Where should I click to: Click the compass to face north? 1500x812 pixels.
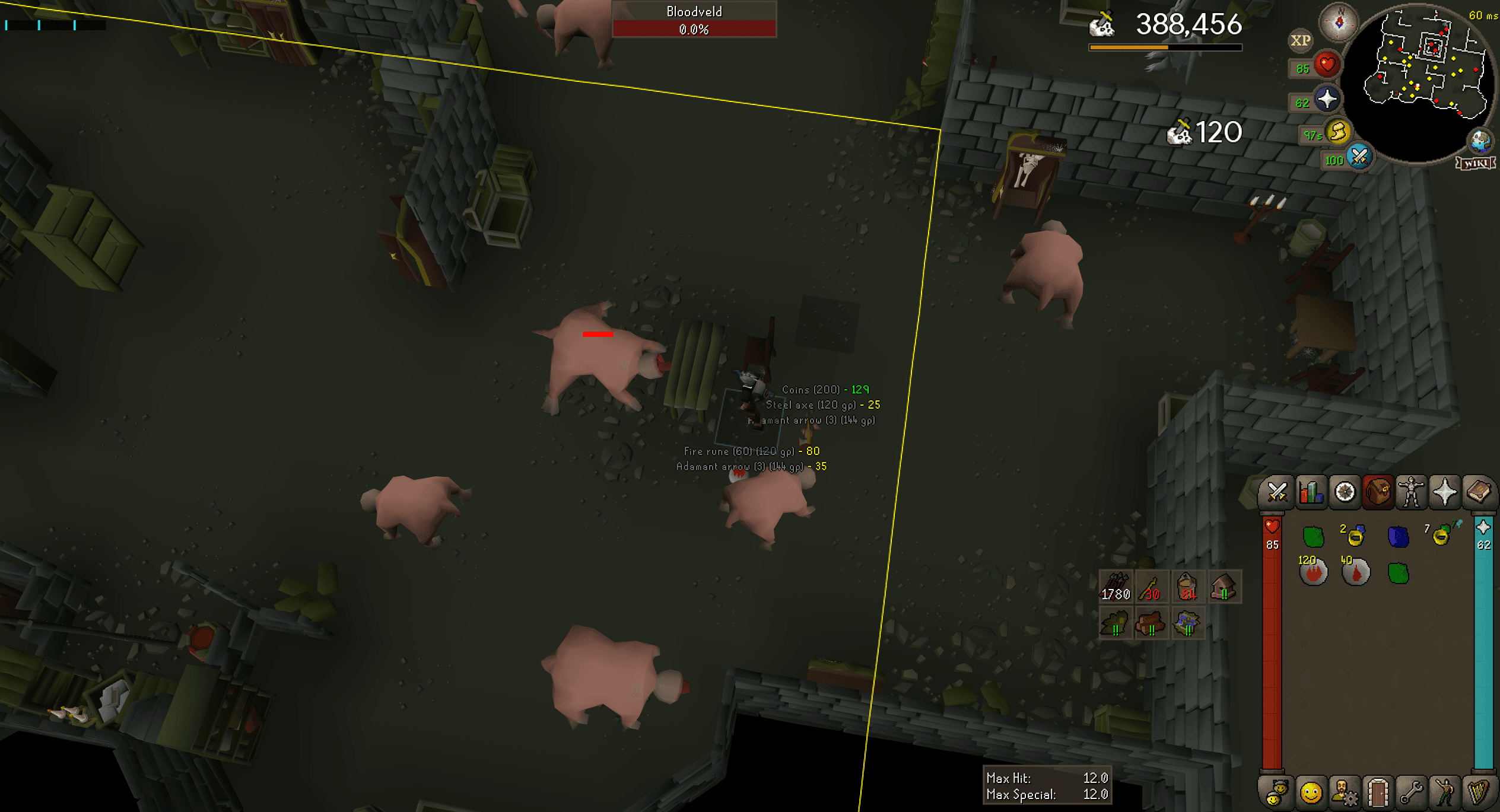[x=1339, y=23]
